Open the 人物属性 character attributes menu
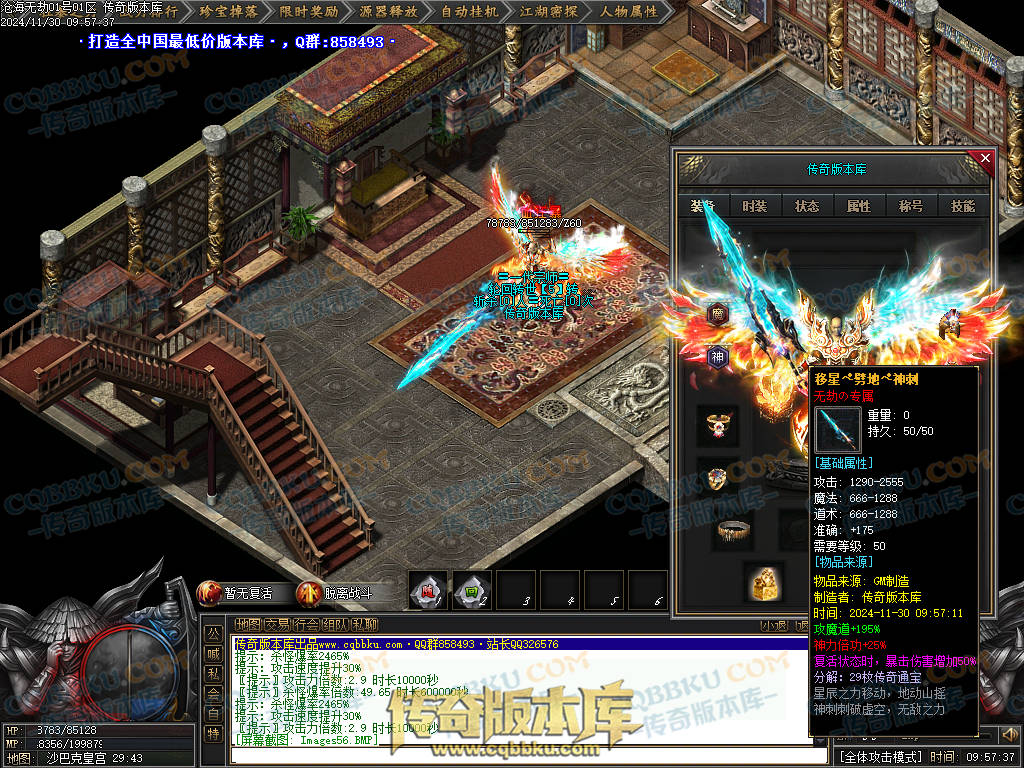1024x768 pixels. point(629,12)
